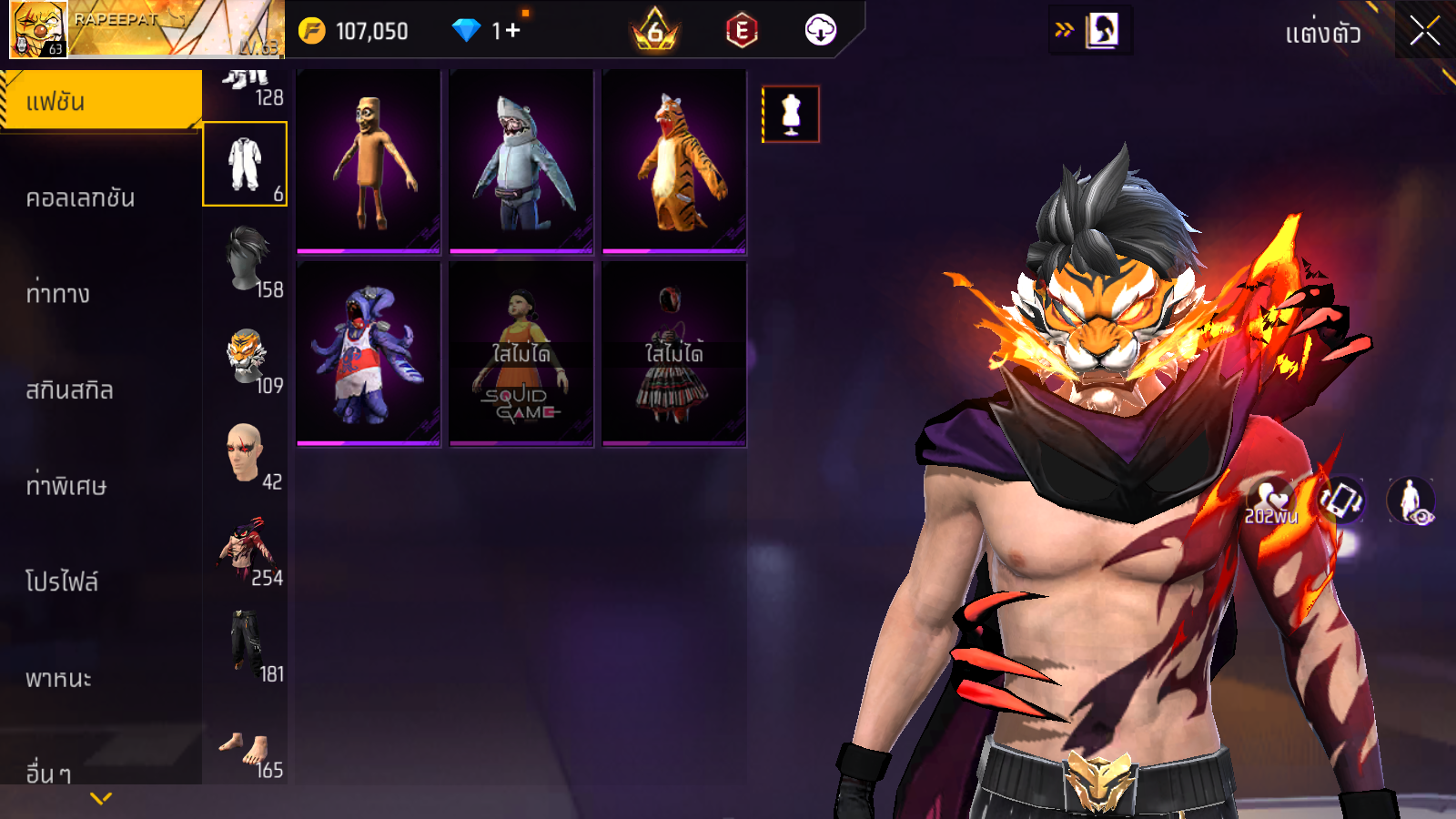Add diamonds with the plus button
Image resolution: width=1456 pixels, height=819 pixels.
tap(513, 31)
